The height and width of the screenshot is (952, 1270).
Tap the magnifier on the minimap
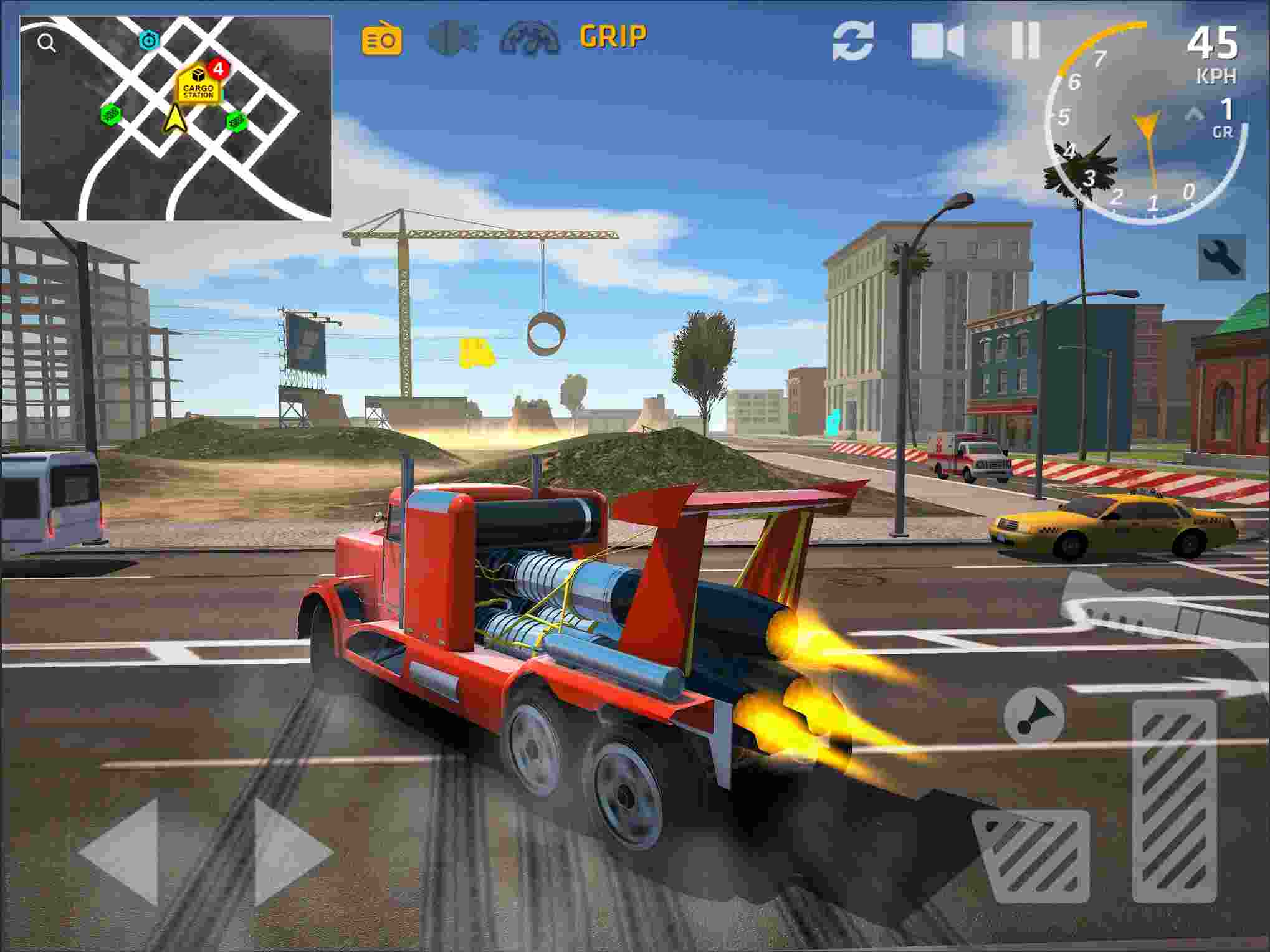pyautogui.click(x=45, y=41)
